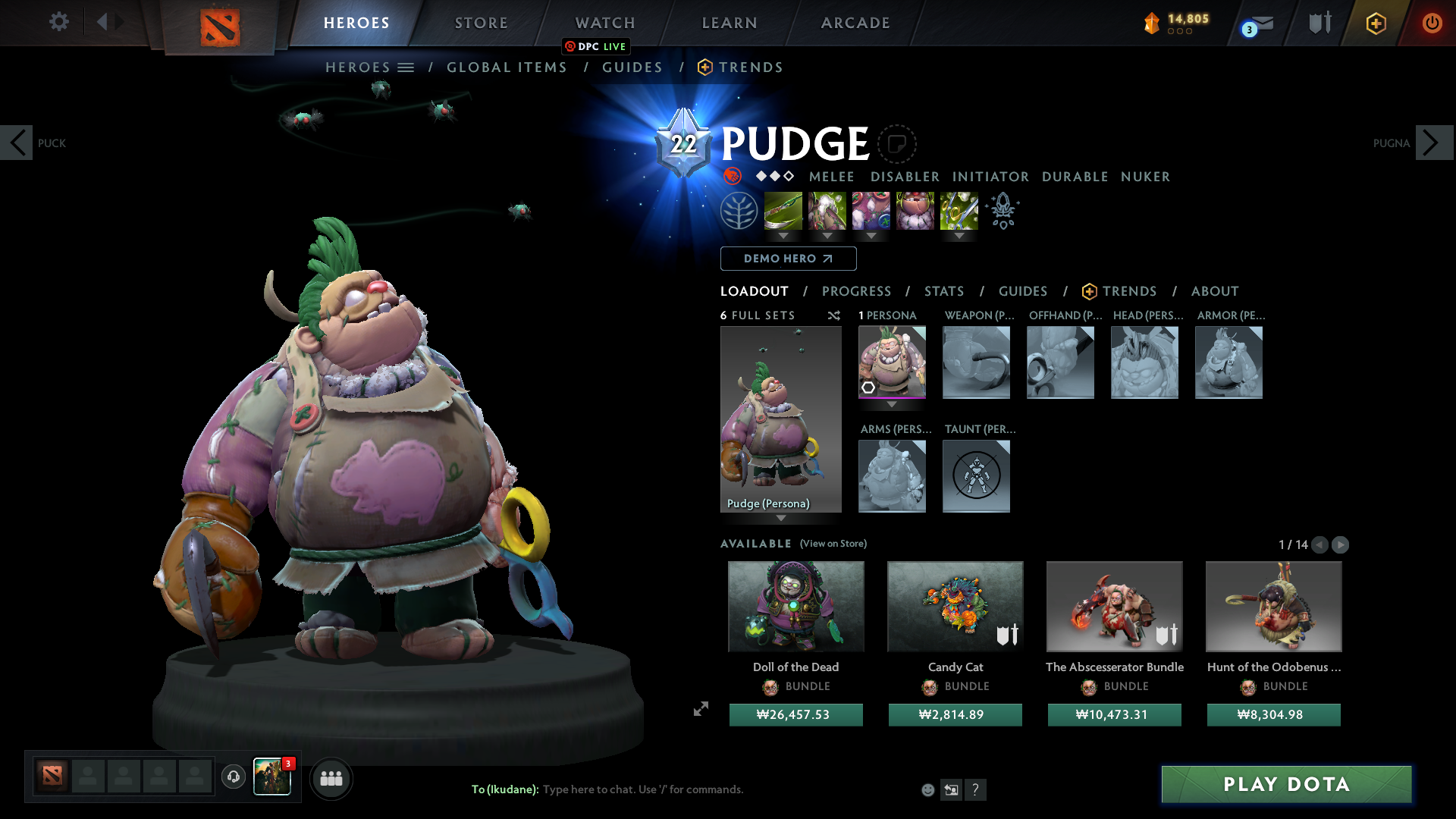The width and height of the screenshot is (1456, 819).
Task: Open the settings gear icon
Action: pyautogui.click(x=58, y=22)
